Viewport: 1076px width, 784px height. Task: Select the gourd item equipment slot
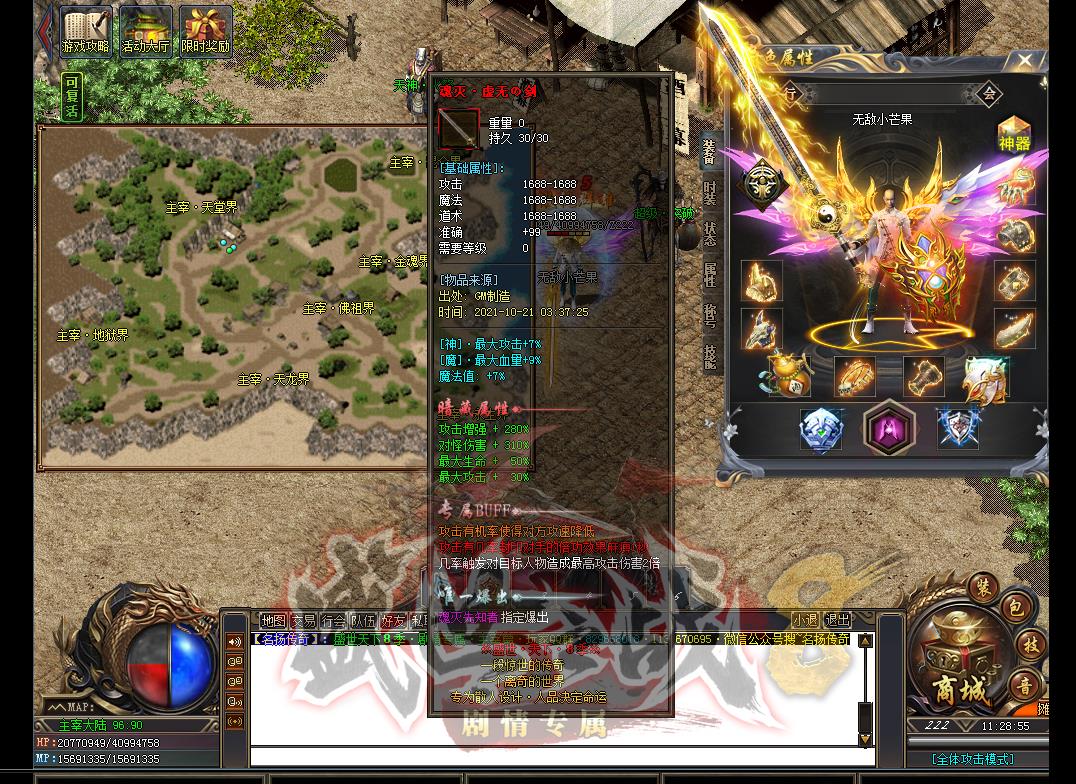pyautogui.click(x=787, y=376)
